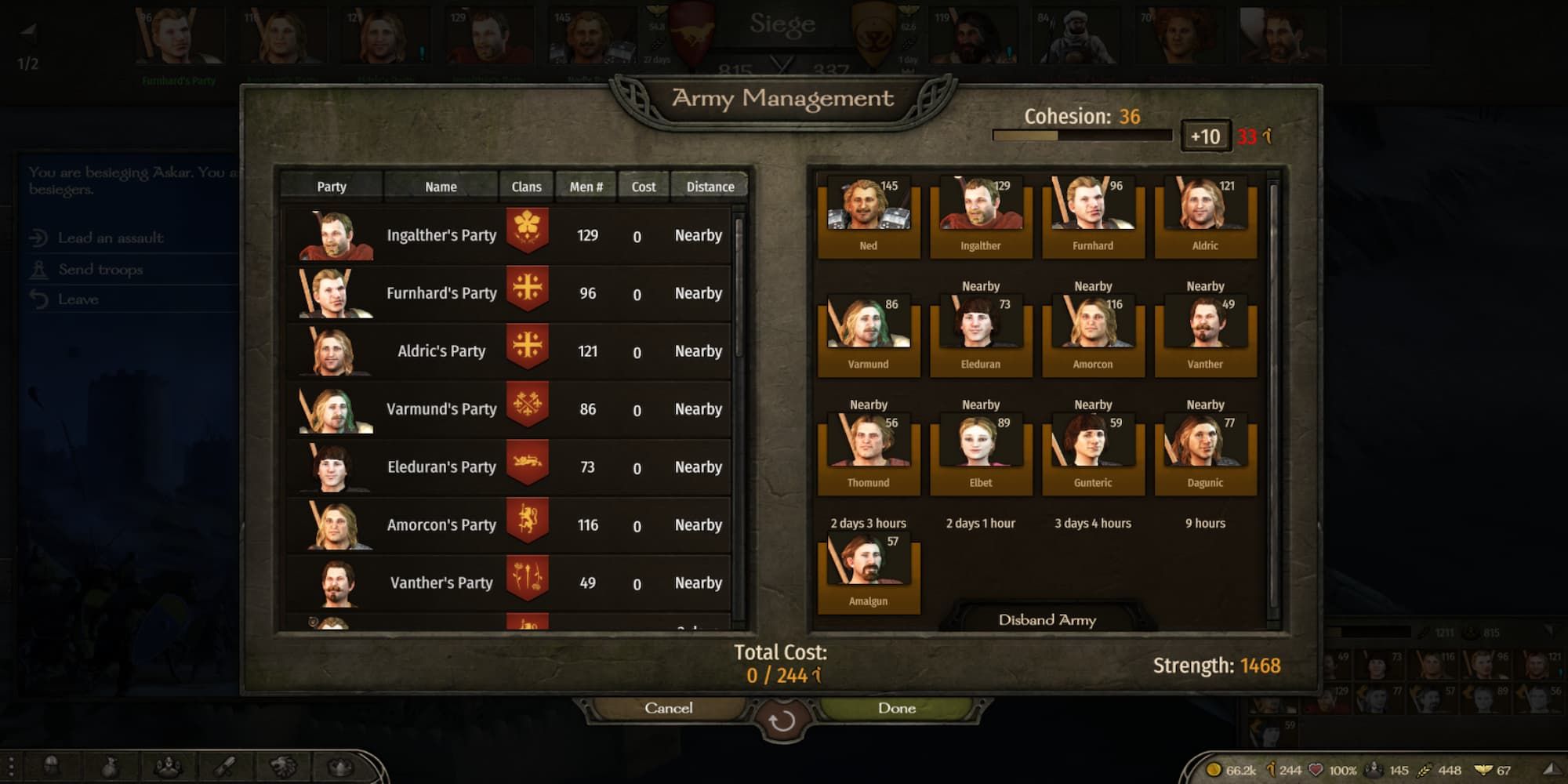The width and height of the screenshot is (1568, 784).
Task: Boost cohesion with the +10 button
Action: point(1205,136)
